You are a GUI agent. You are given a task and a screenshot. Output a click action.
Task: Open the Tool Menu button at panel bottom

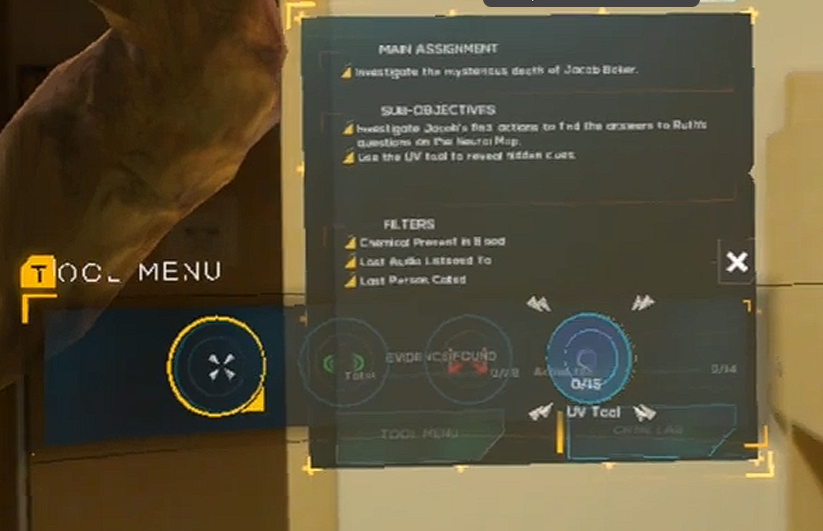point(419,434)
